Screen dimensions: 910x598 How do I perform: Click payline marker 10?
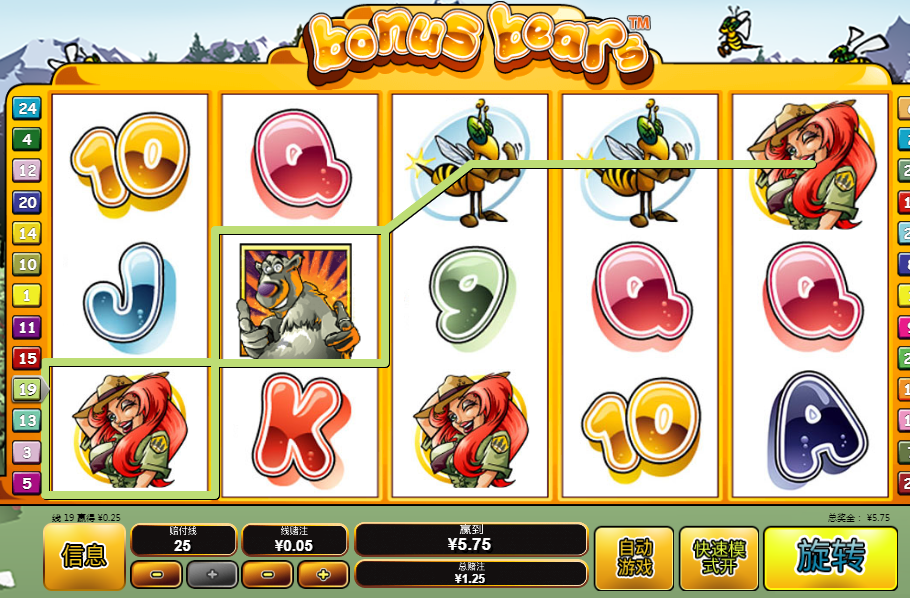(x=26, y=265)
